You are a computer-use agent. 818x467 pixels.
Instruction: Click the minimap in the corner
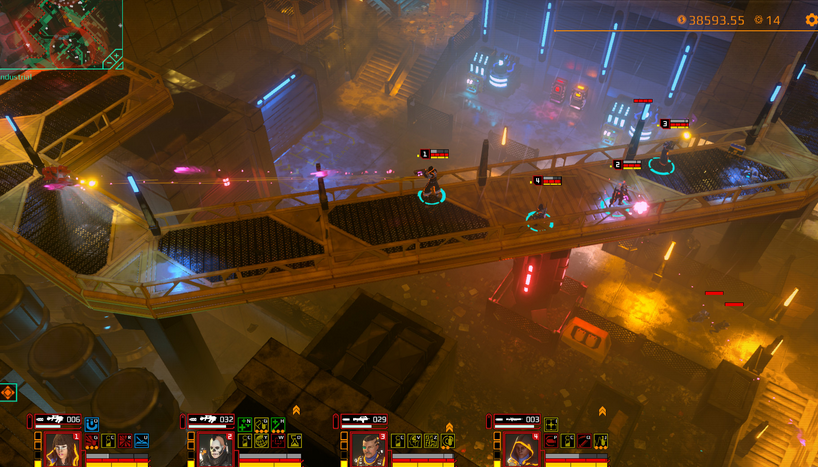60,33
